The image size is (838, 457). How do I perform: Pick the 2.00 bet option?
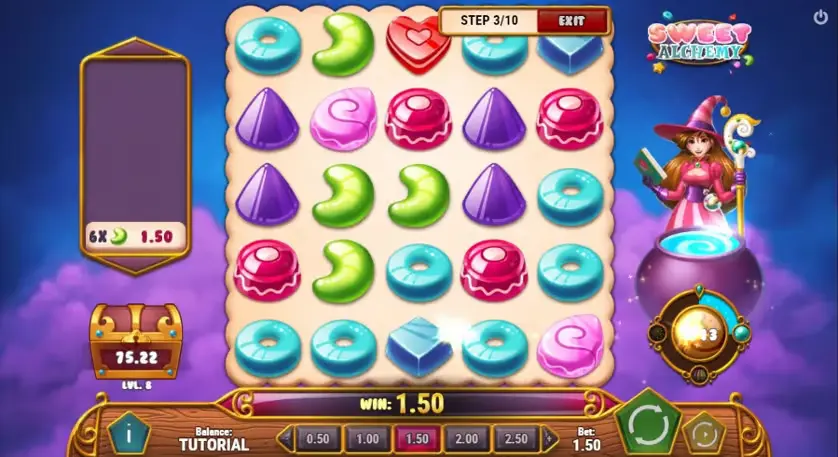pyautogui.click(x=468, y=438)
